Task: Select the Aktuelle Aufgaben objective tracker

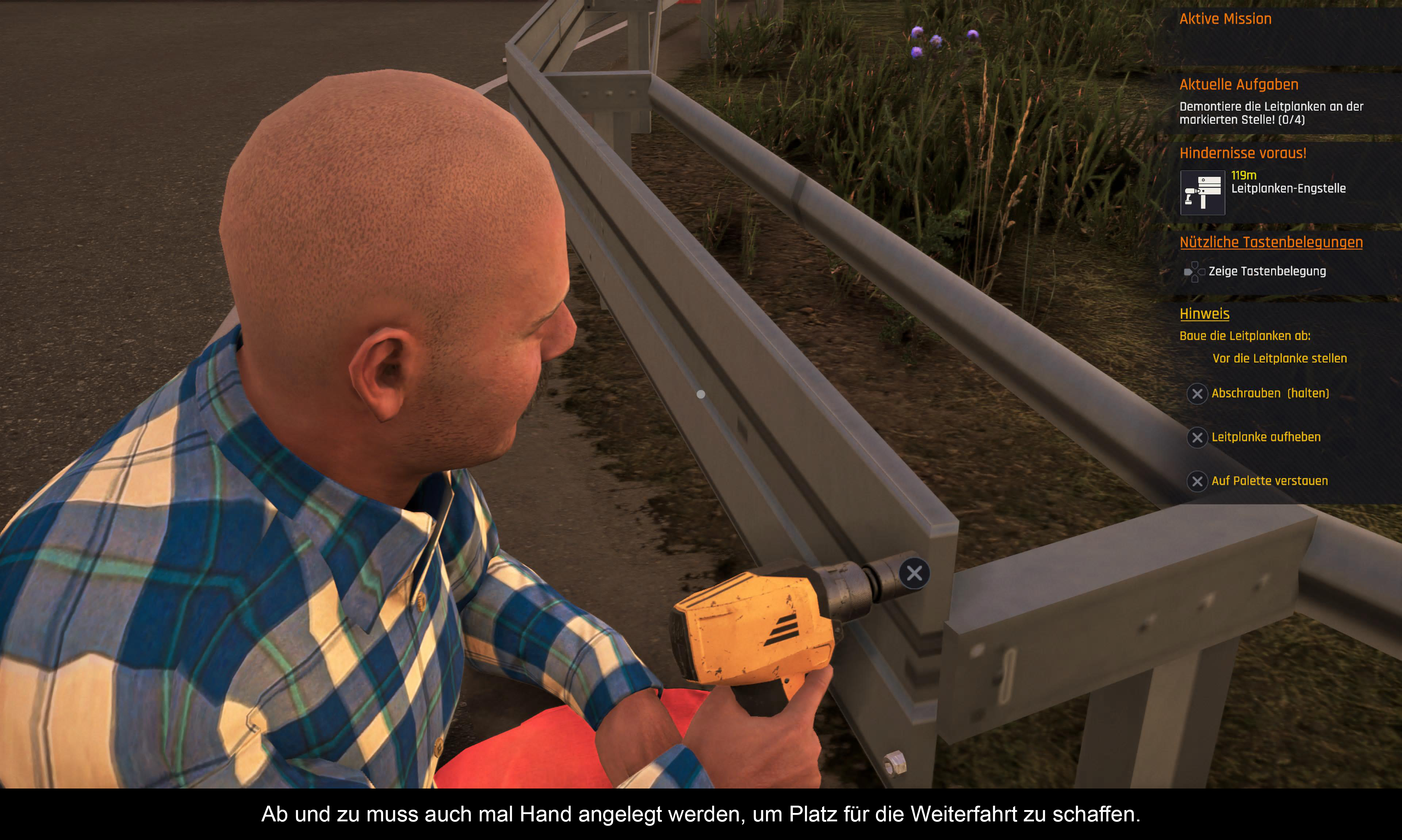Action: tap(1238, 85)
